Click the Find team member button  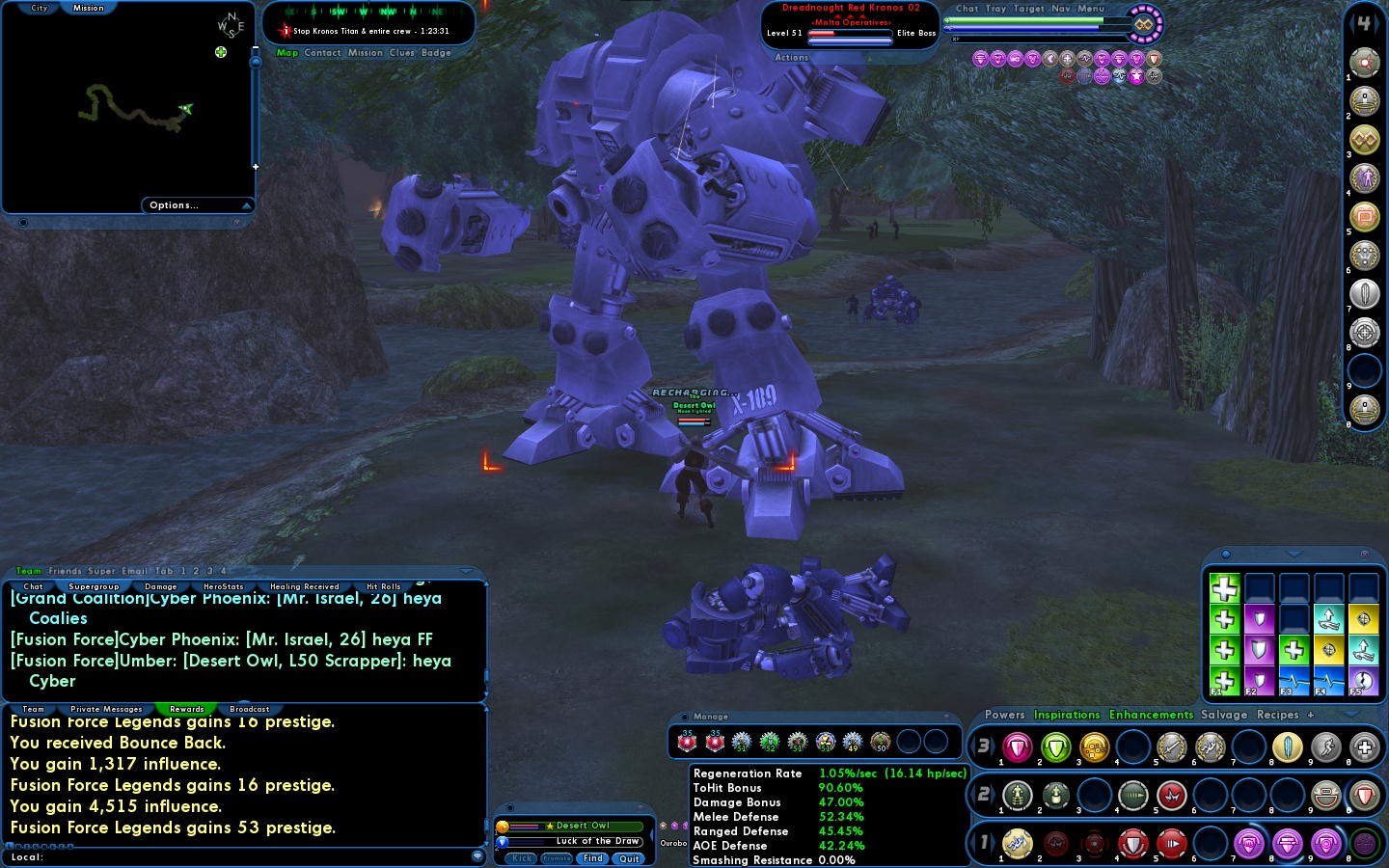pos(593,858)
